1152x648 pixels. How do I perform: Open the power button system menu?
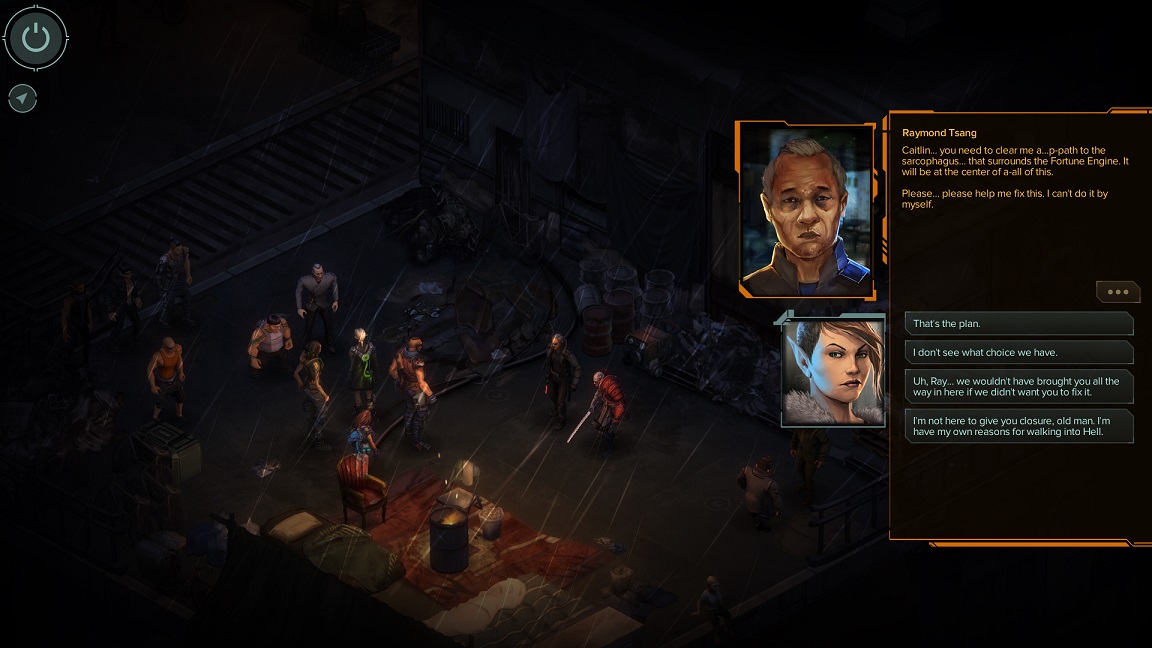[36, 39]
